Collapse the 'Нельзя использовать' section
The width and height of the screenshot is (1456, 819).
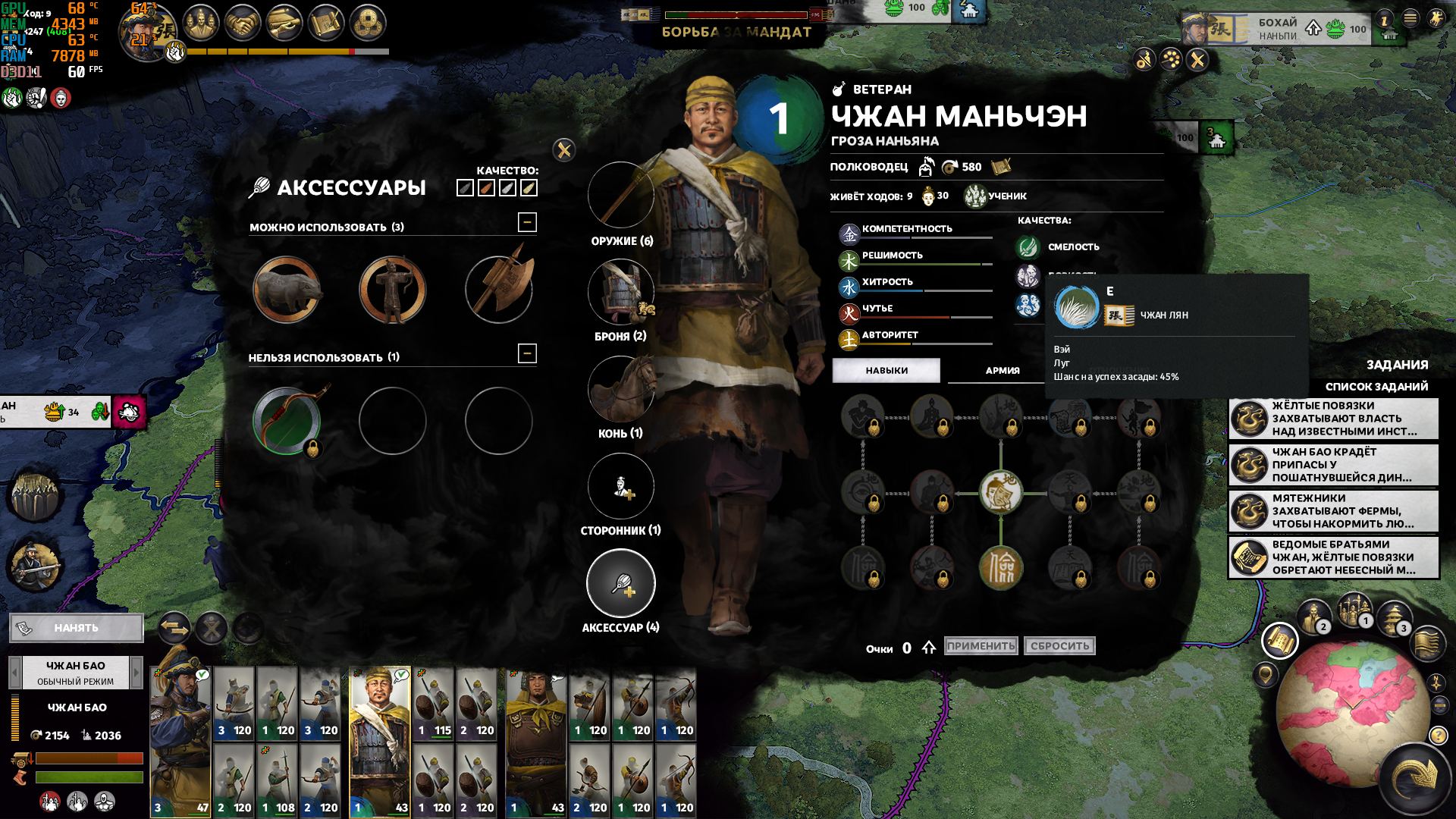click(x=527, y=353)
